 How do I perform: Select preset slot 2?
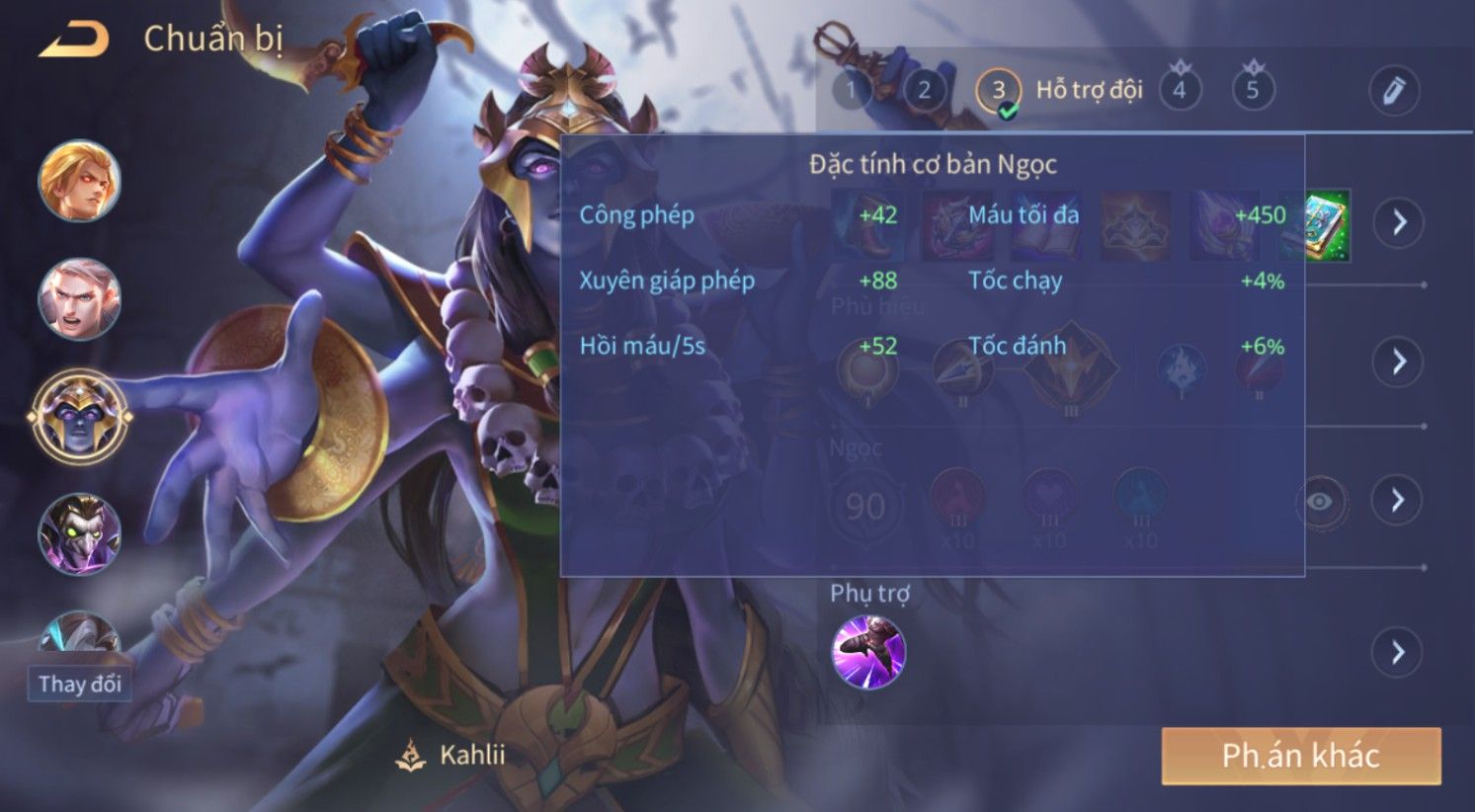click(924, 91)
